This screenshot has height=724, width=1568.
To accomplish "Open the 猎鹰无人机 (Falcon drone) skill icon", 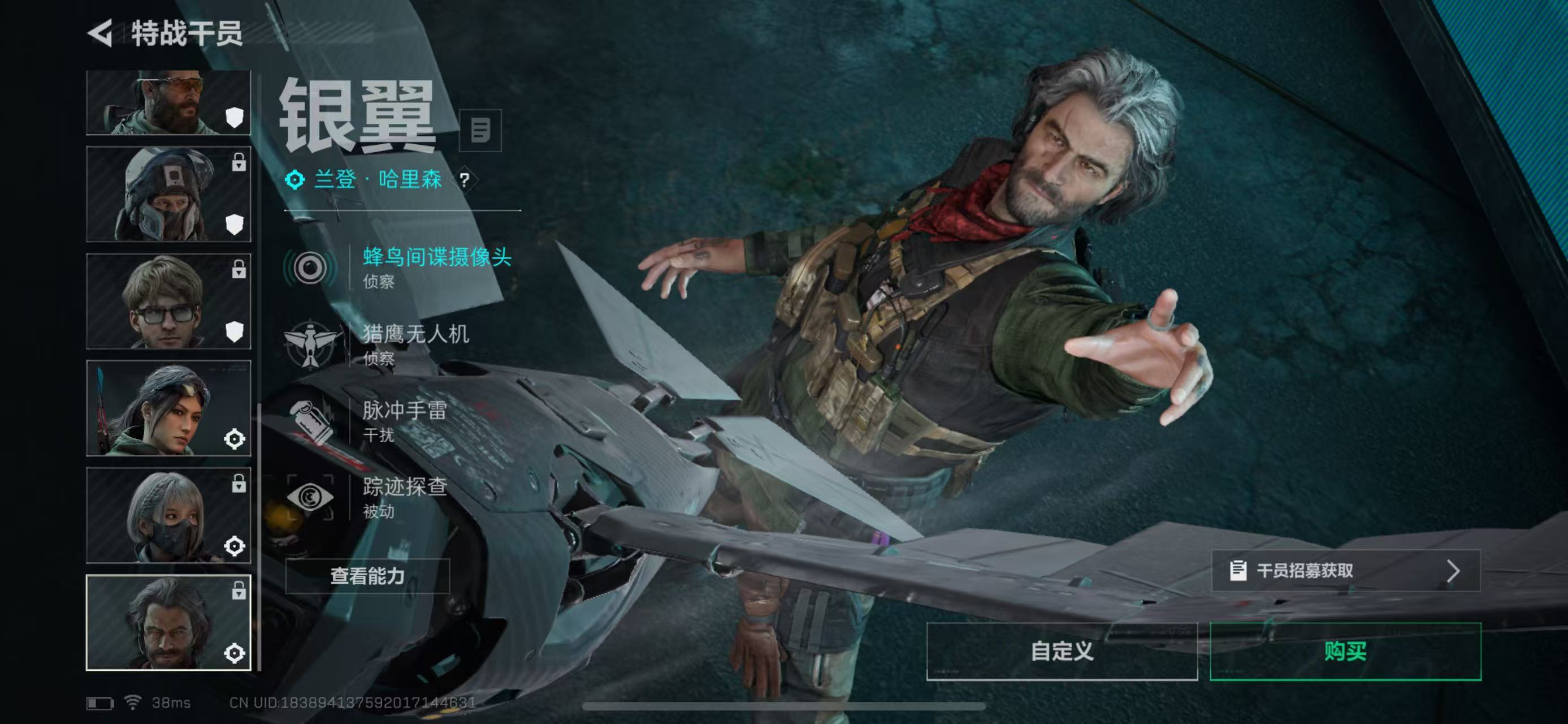I will point(311,342).
